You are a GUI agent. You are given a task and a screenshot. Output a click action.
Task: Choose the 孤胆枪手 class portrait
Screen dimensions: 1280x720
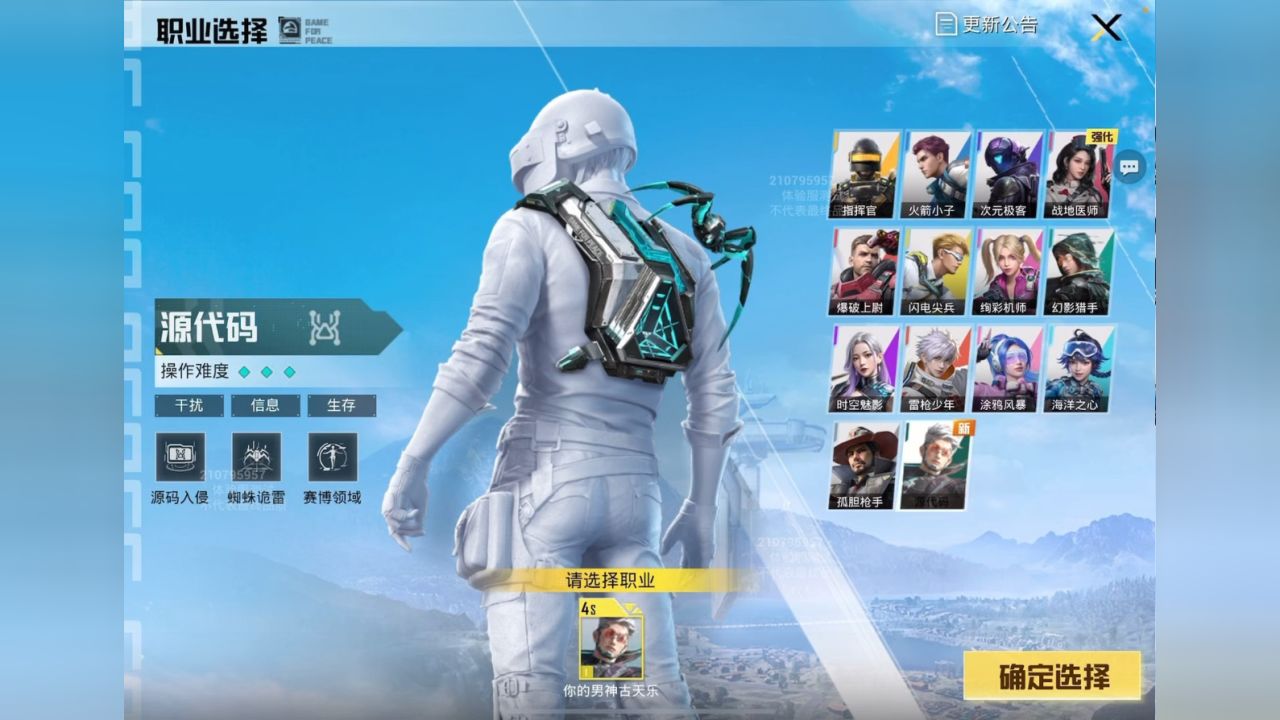click(x=864, y=465)
